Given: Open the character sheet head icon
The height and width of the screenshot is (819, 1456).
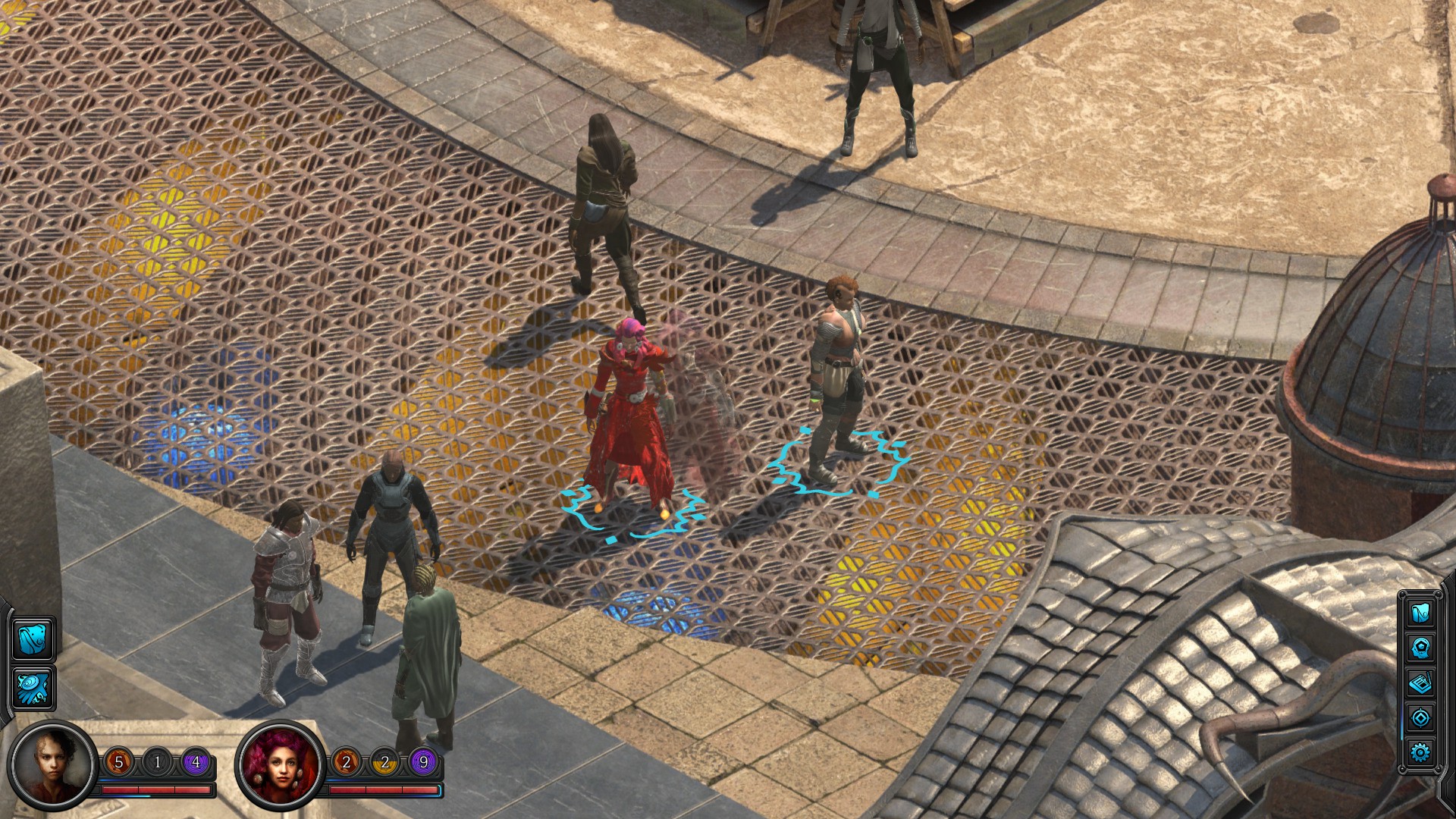Looking at the screenshot, I should (x=1420, y=648).
